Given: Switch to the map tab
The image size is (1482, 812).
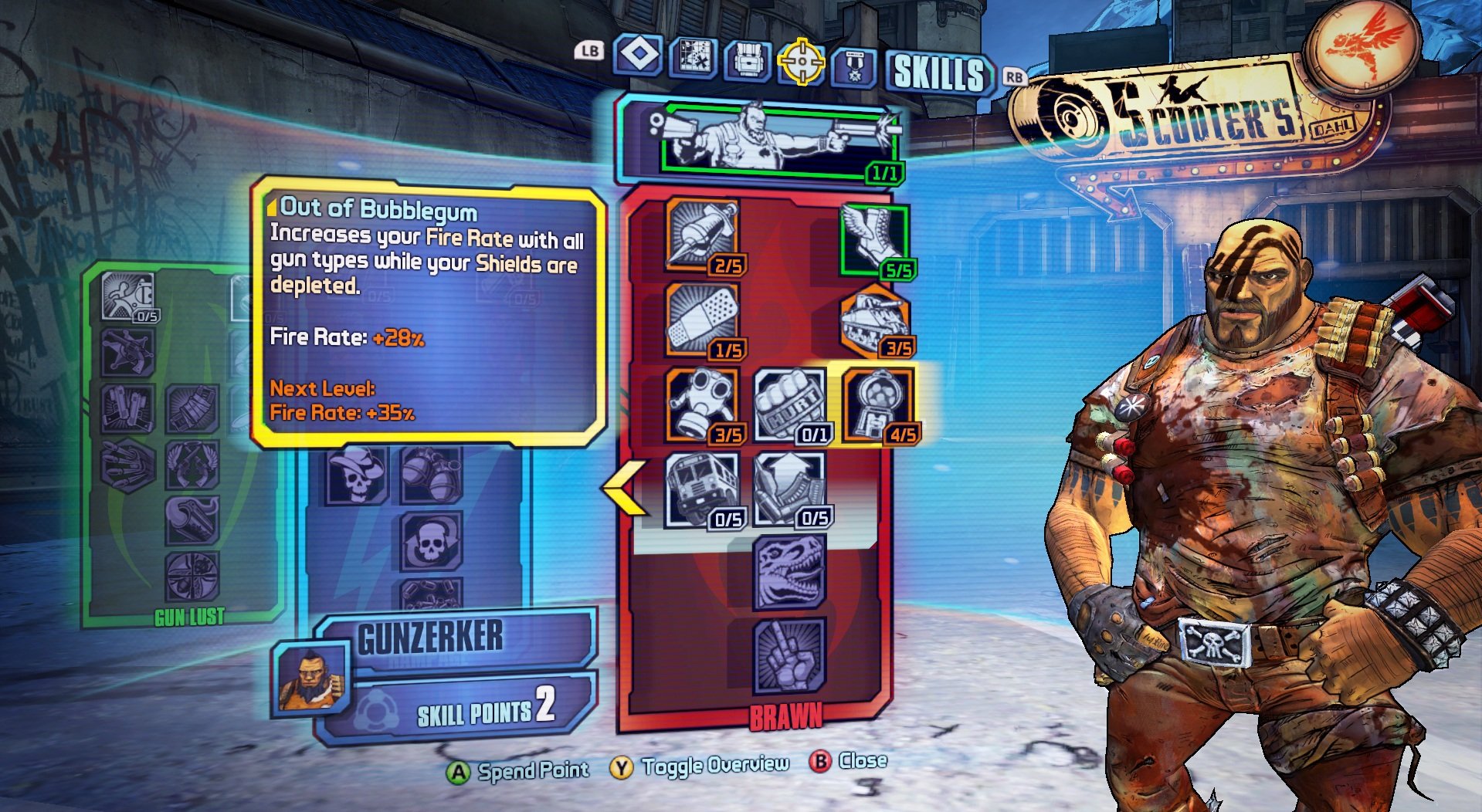Looking at the screenshot, I should tap(693, 58).
